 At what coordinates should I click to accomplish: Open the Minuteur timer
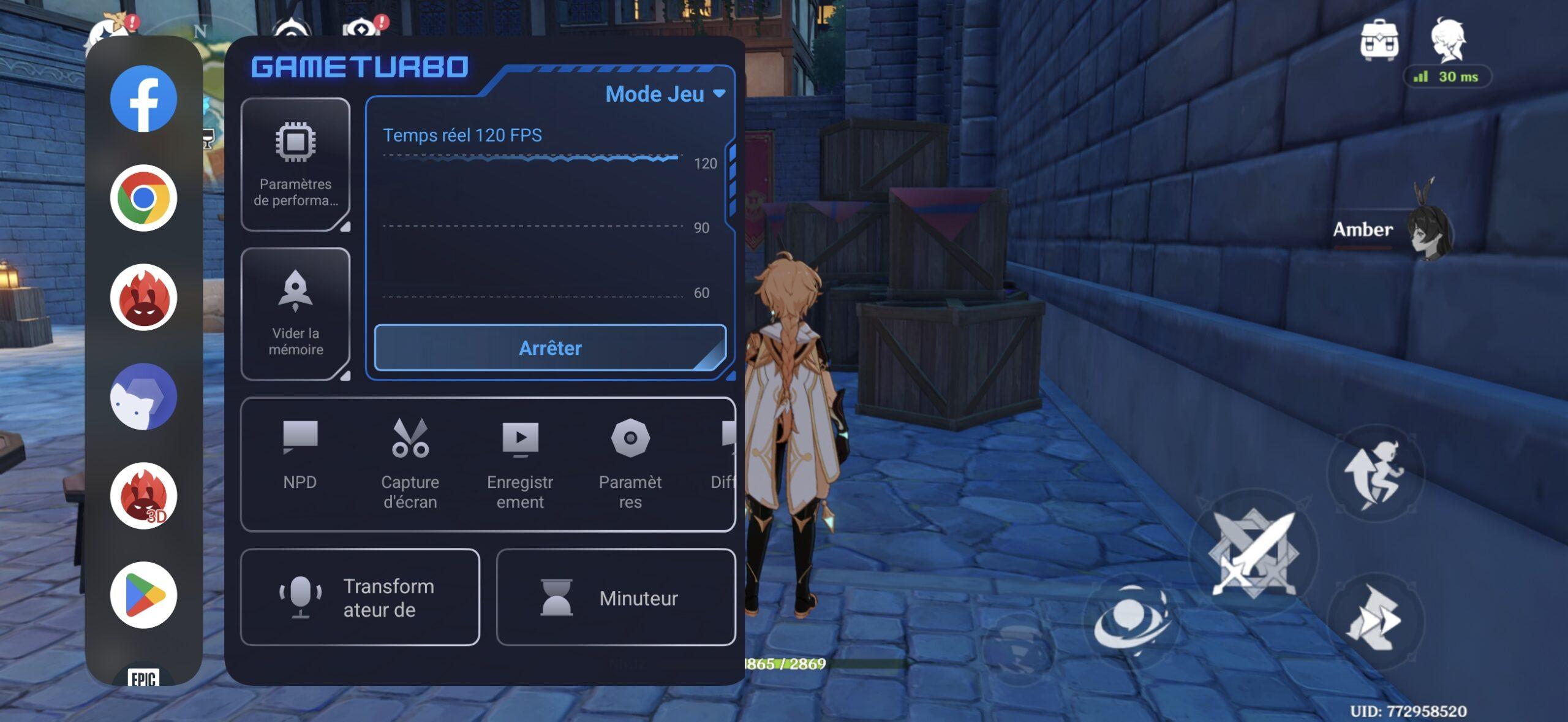pyautogui.click(x=616, y=597)
